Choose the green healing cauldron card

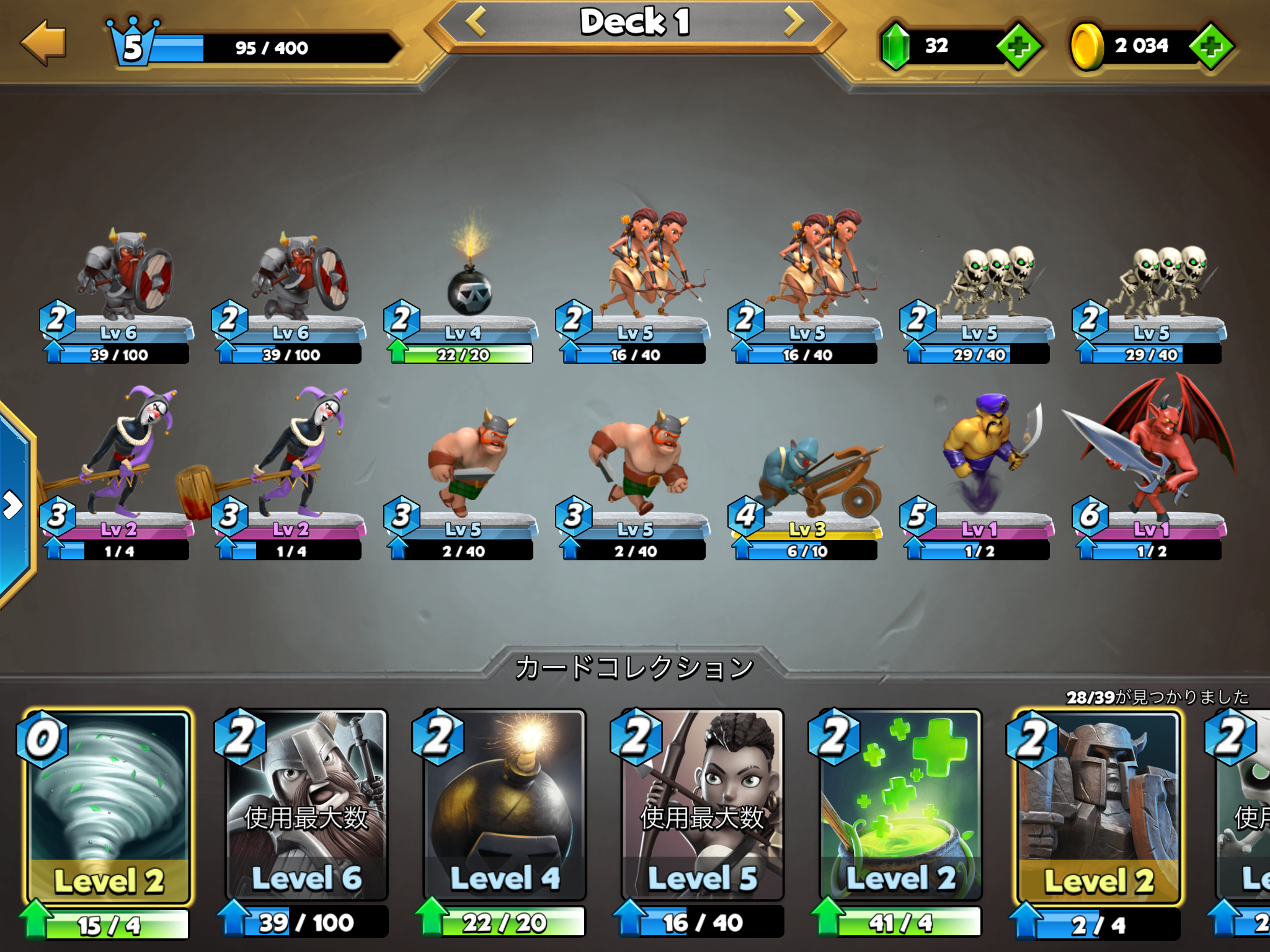coord(900,806)
